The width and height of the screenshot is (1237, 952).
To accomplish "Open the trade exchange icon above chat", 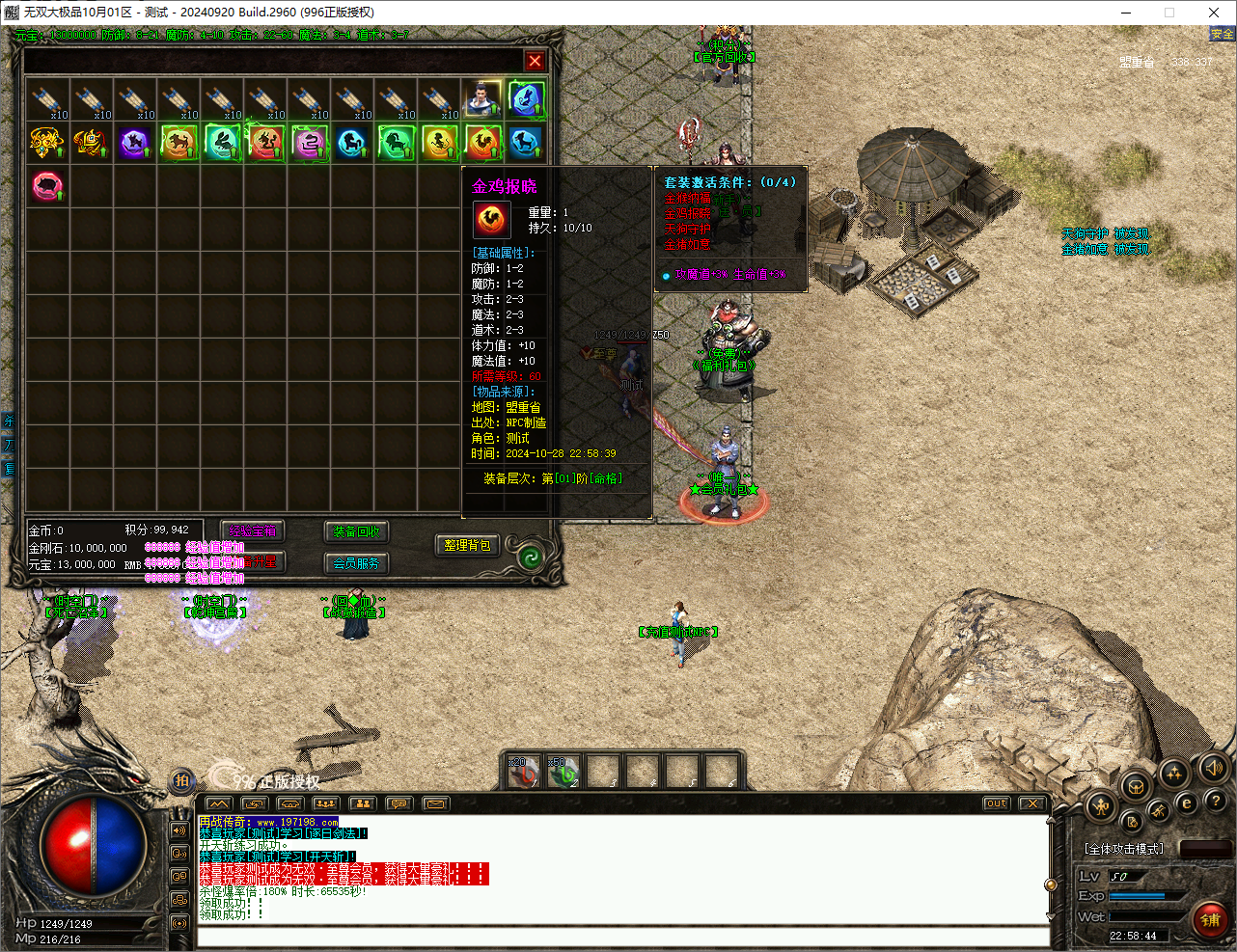I will (x=254, y=802).
